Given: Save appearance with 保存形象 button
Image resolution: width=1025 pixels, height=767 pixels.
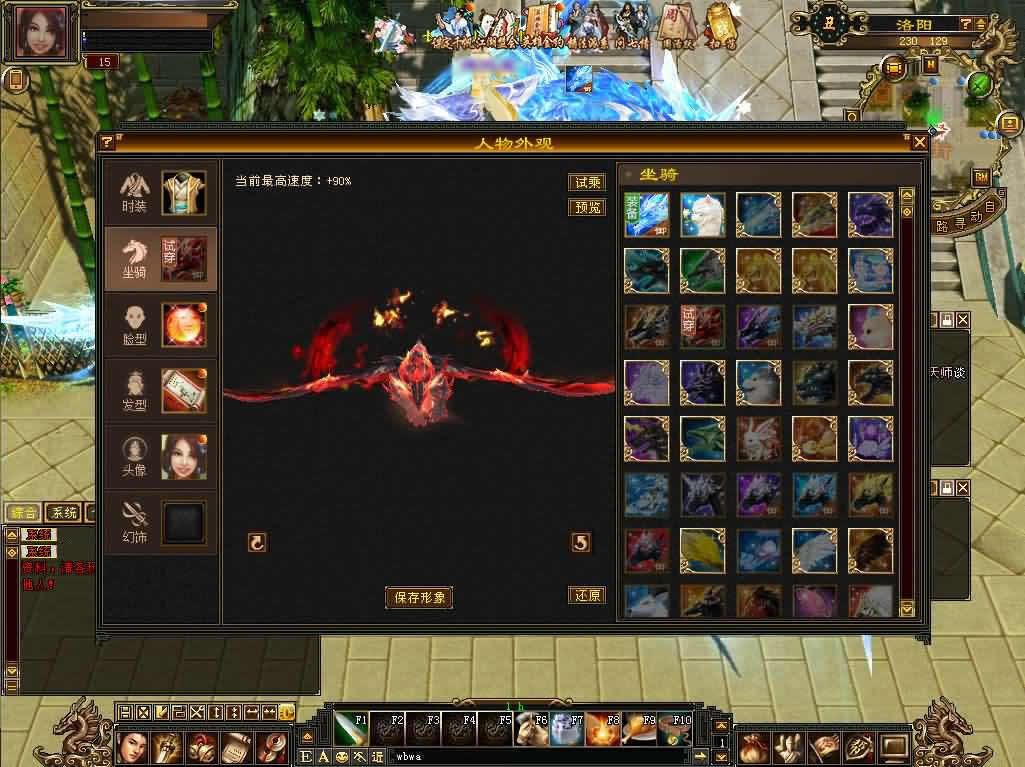Looking at the screenshot, I should [x=419, y=598].
